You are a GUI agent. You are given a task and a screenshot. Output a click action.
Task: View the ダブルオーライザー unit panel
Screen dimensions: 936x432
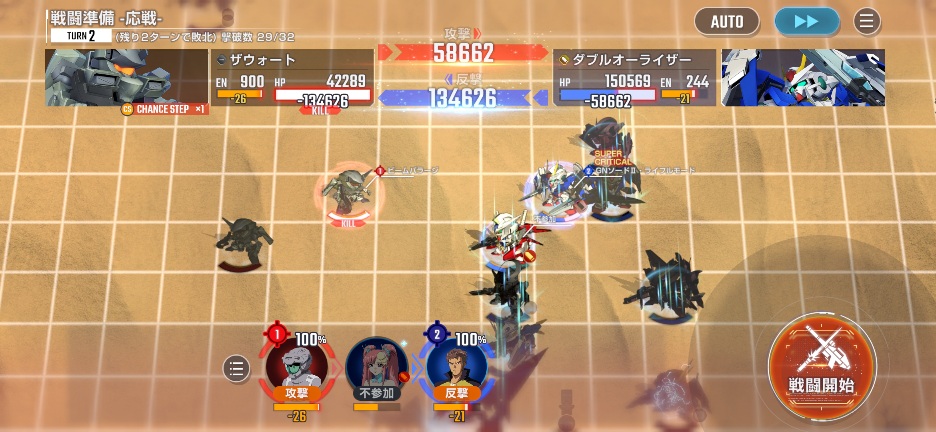635,78
